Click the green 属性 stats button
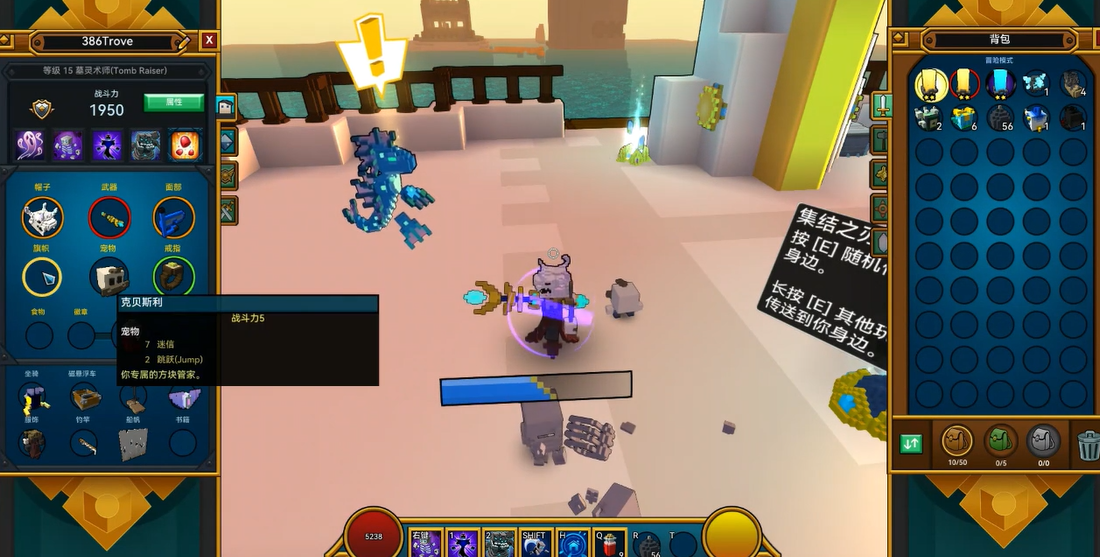The height and width of the screenshot is (557, 1100). [x=173, y=103]
